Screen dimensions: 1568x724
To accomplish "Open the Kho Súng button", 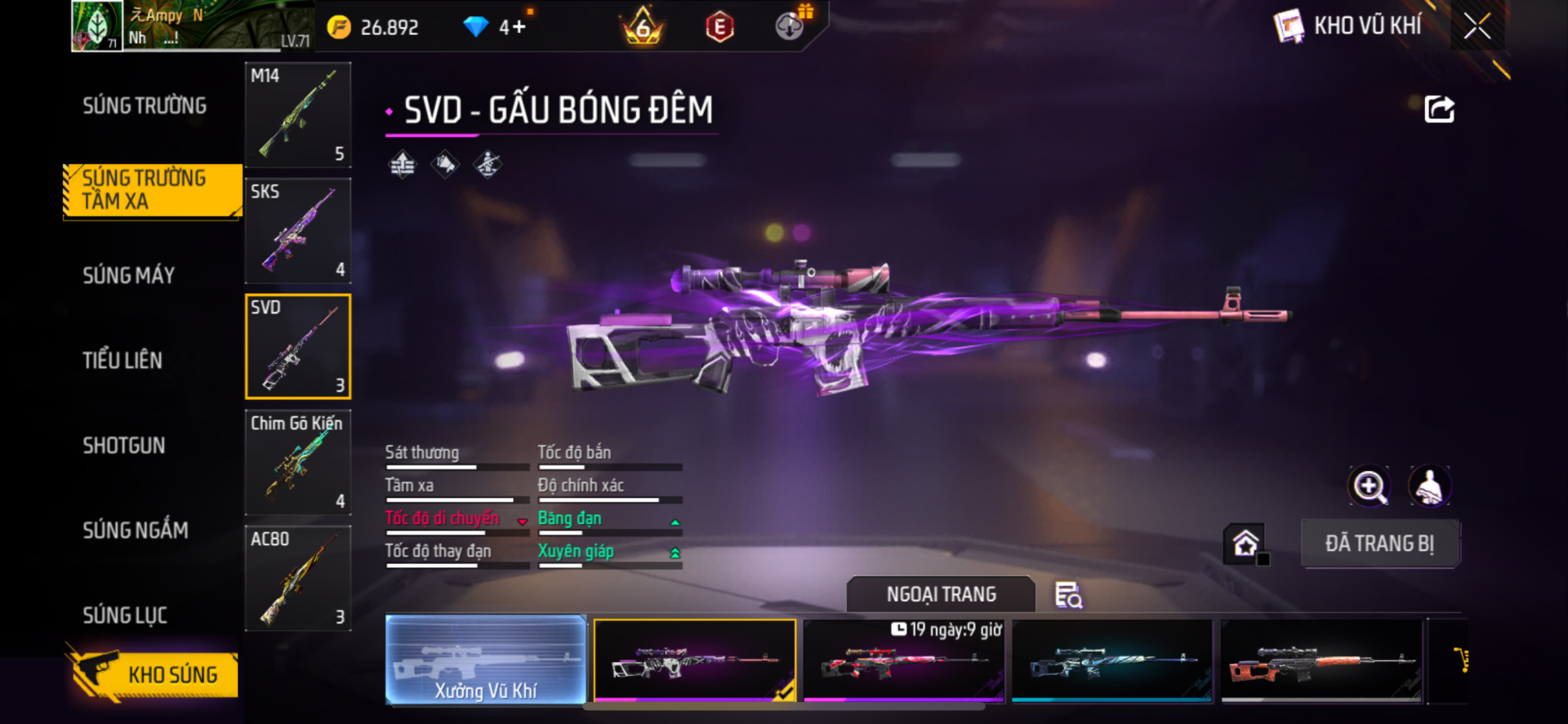I will (x=155, y=675).
